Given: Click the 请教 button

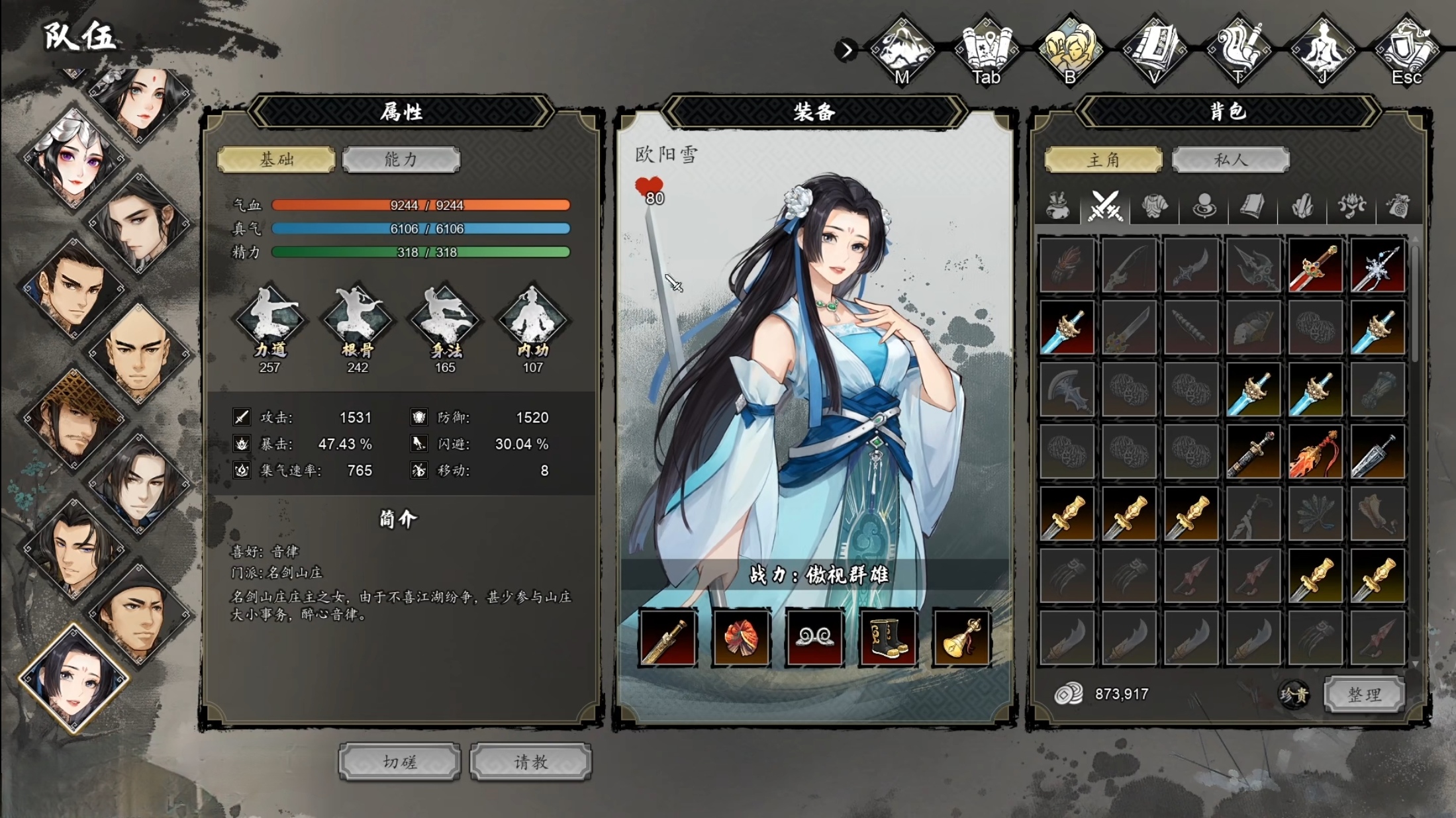Looking at the screenshot, I should [530, 762].
